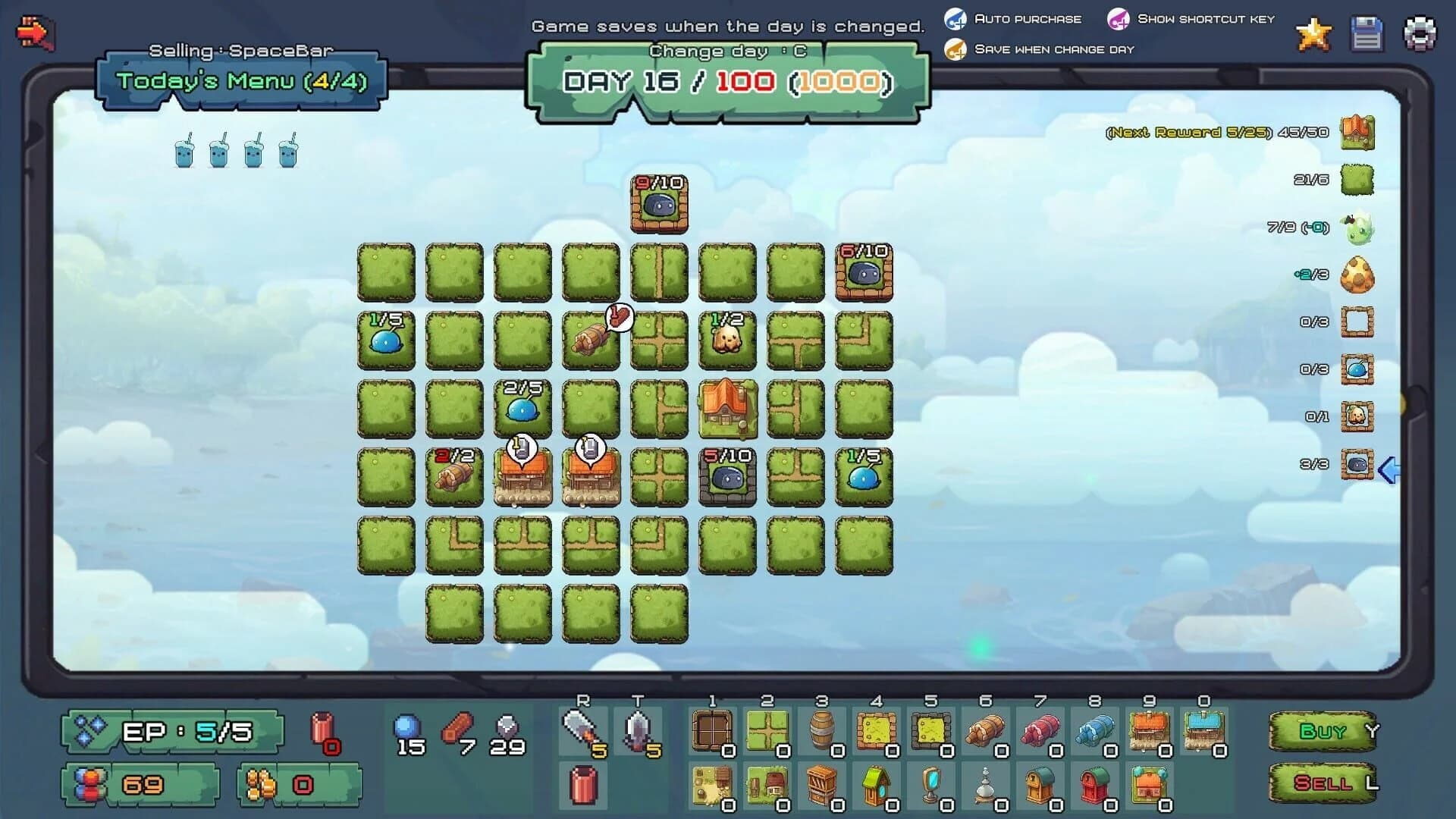
Task: Click the star rewards icon
Action: [x=1313, y=33]
